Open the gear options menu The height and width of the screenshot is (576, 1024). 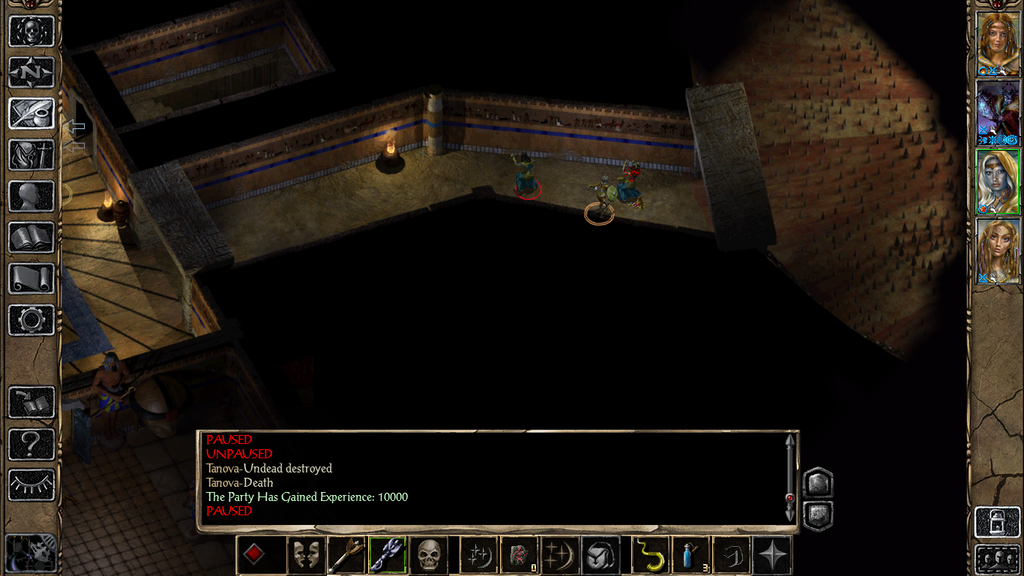tap(31, 320)
